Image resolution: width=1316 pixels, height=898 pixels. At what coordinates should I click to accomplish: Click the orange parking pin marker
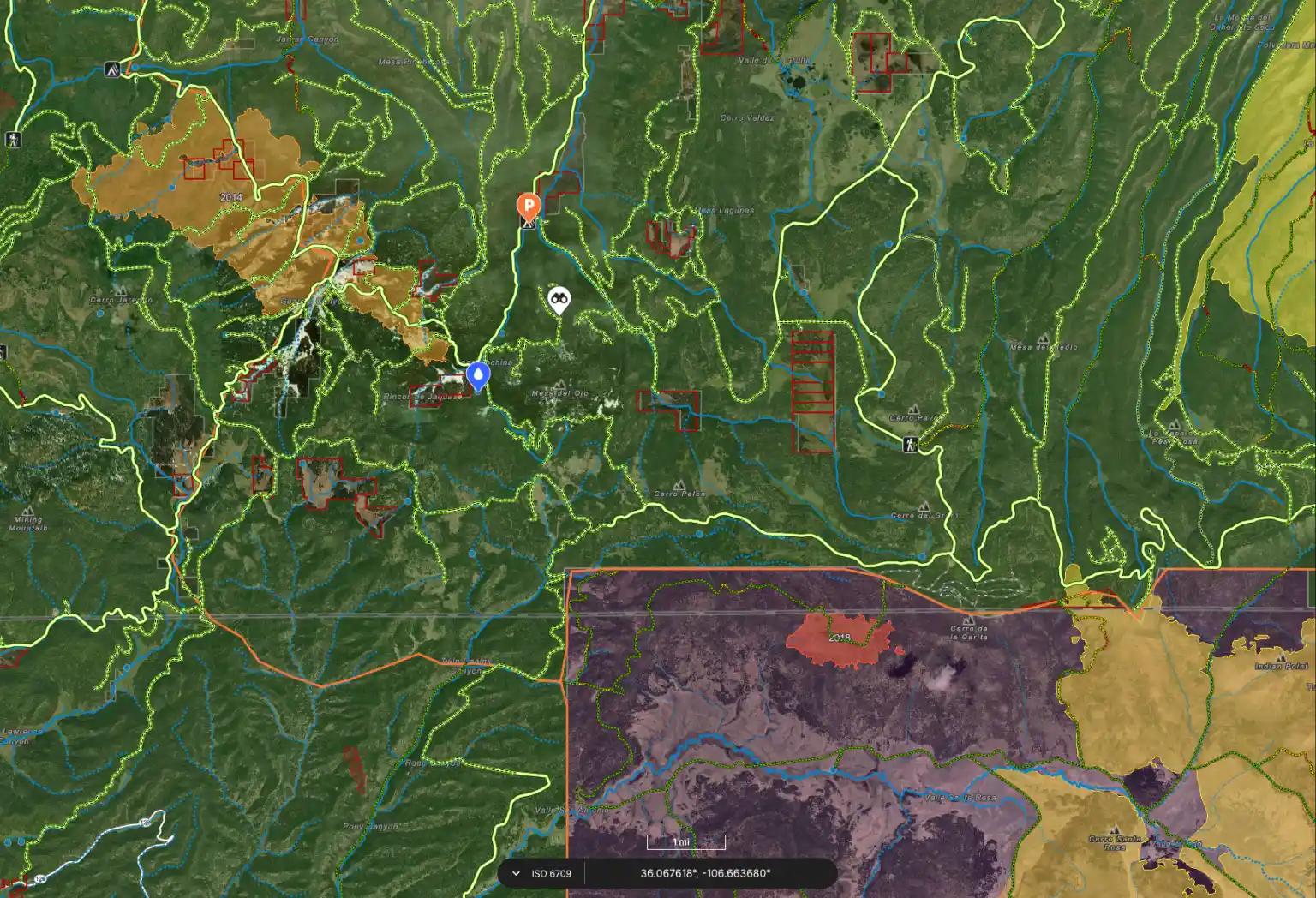pyautogui.click(x=528, y=207)
